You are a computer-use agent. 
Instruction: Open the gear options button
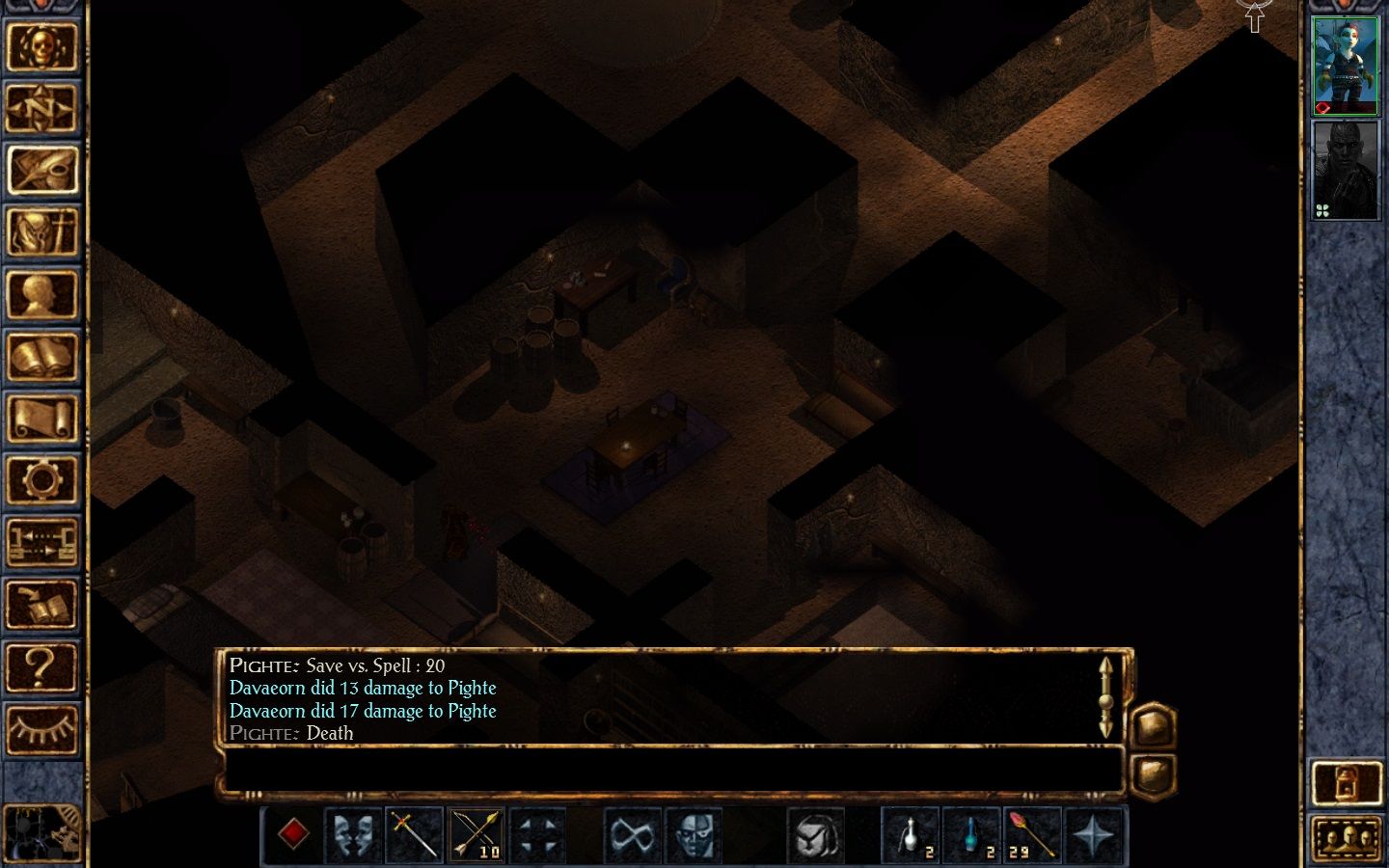point(41,479)
